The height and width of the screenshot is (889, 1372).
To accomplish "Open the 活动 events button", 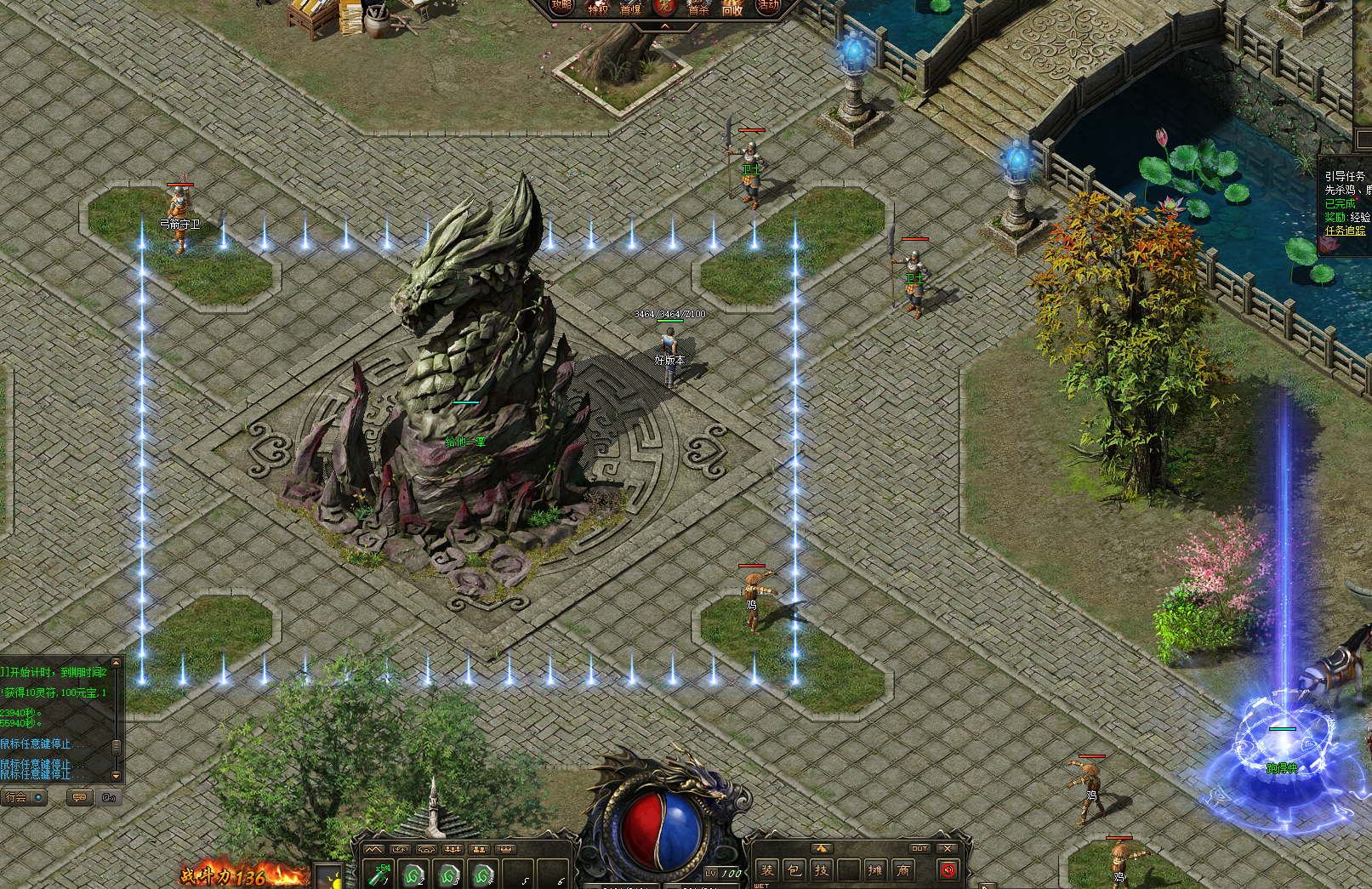I will click(768, 6).
